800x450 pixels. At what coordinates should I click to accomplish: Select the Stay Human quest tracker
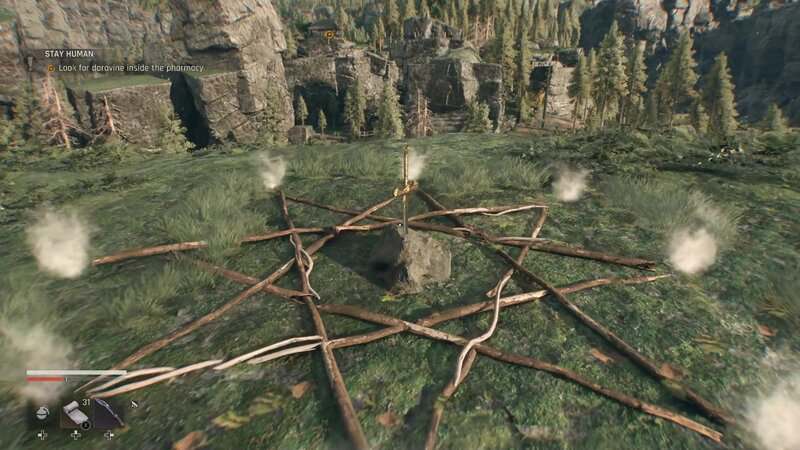pos(69,54)
